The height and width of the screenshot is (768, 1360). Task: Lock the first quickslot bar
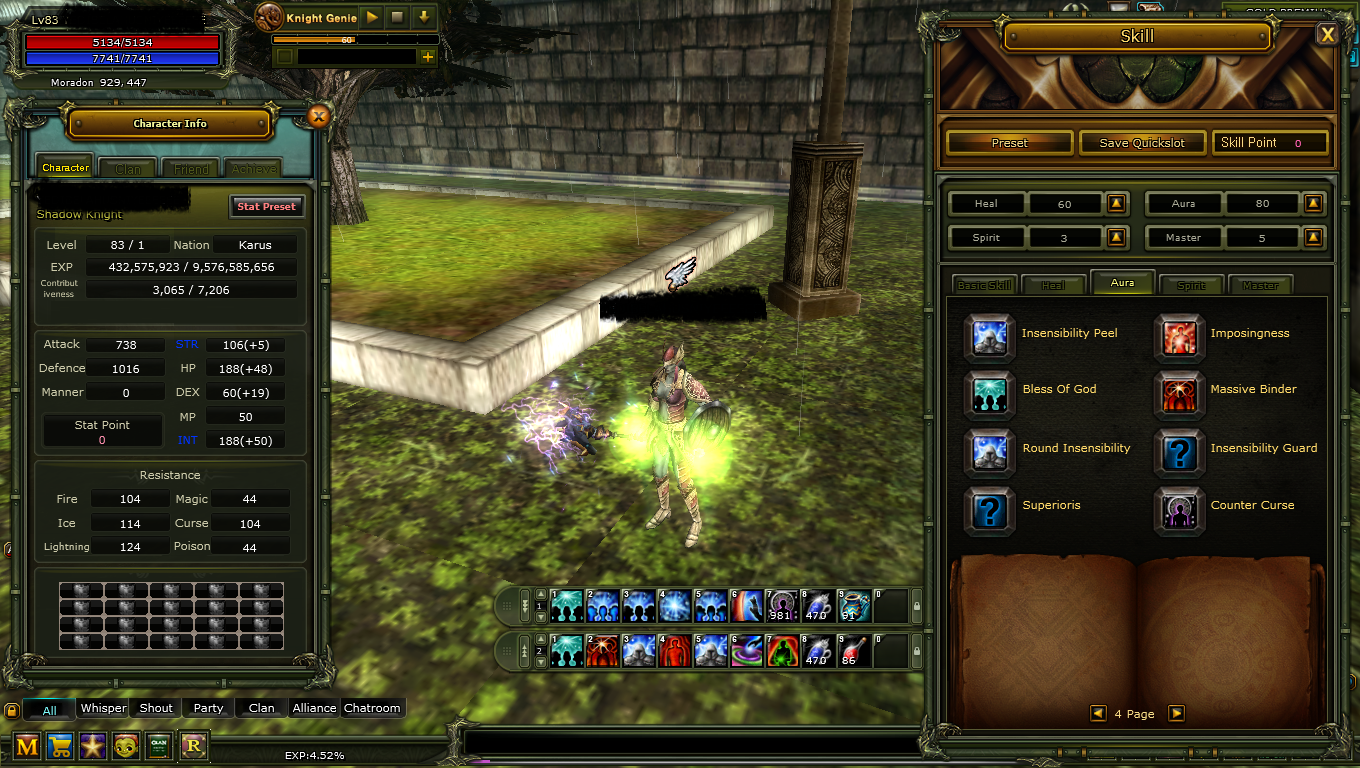pos(917,605)
